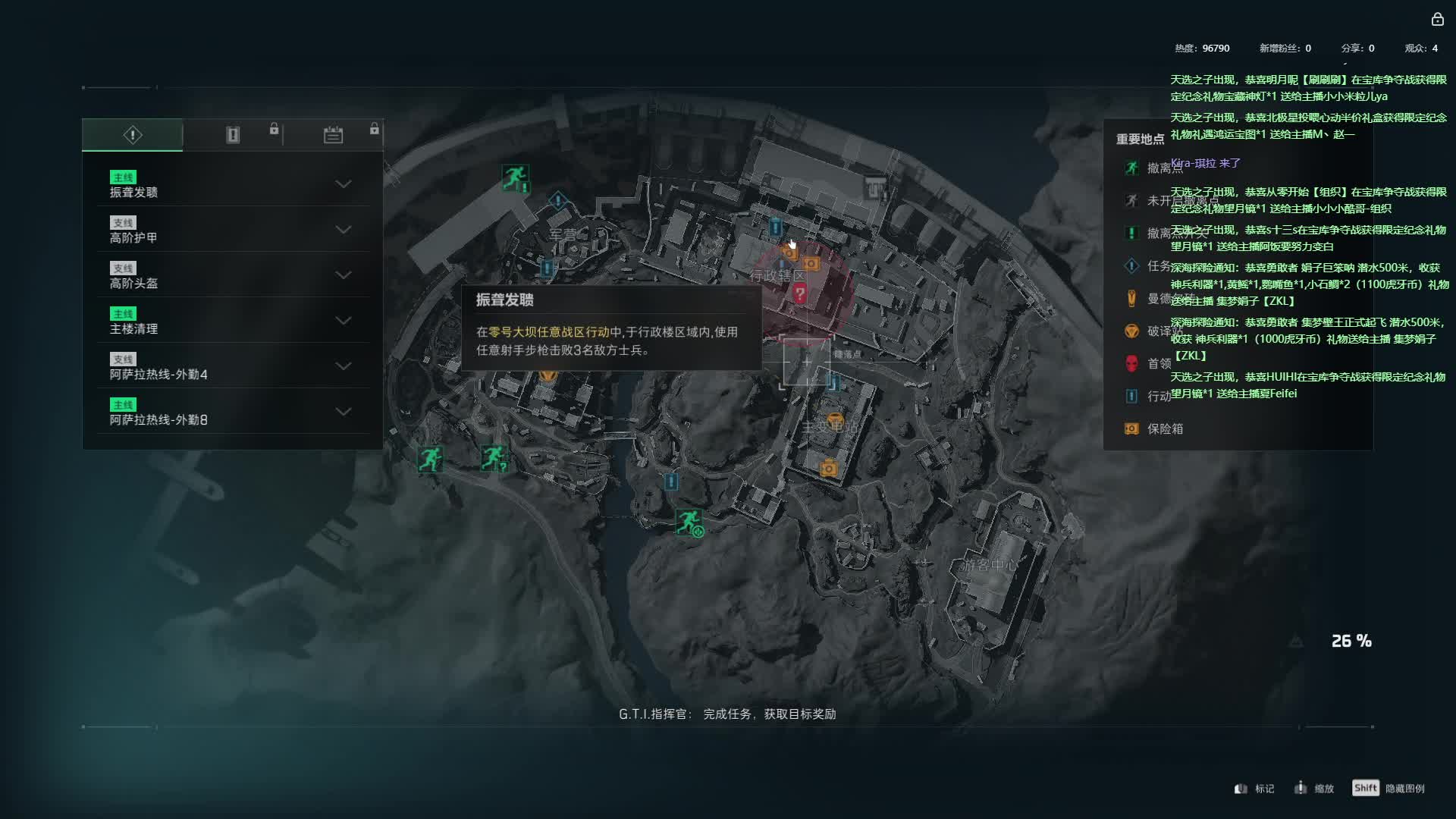Select the extraction marker with exclamation badge
The width and height of the screenshot is (1456, 819).
(515, 178)
